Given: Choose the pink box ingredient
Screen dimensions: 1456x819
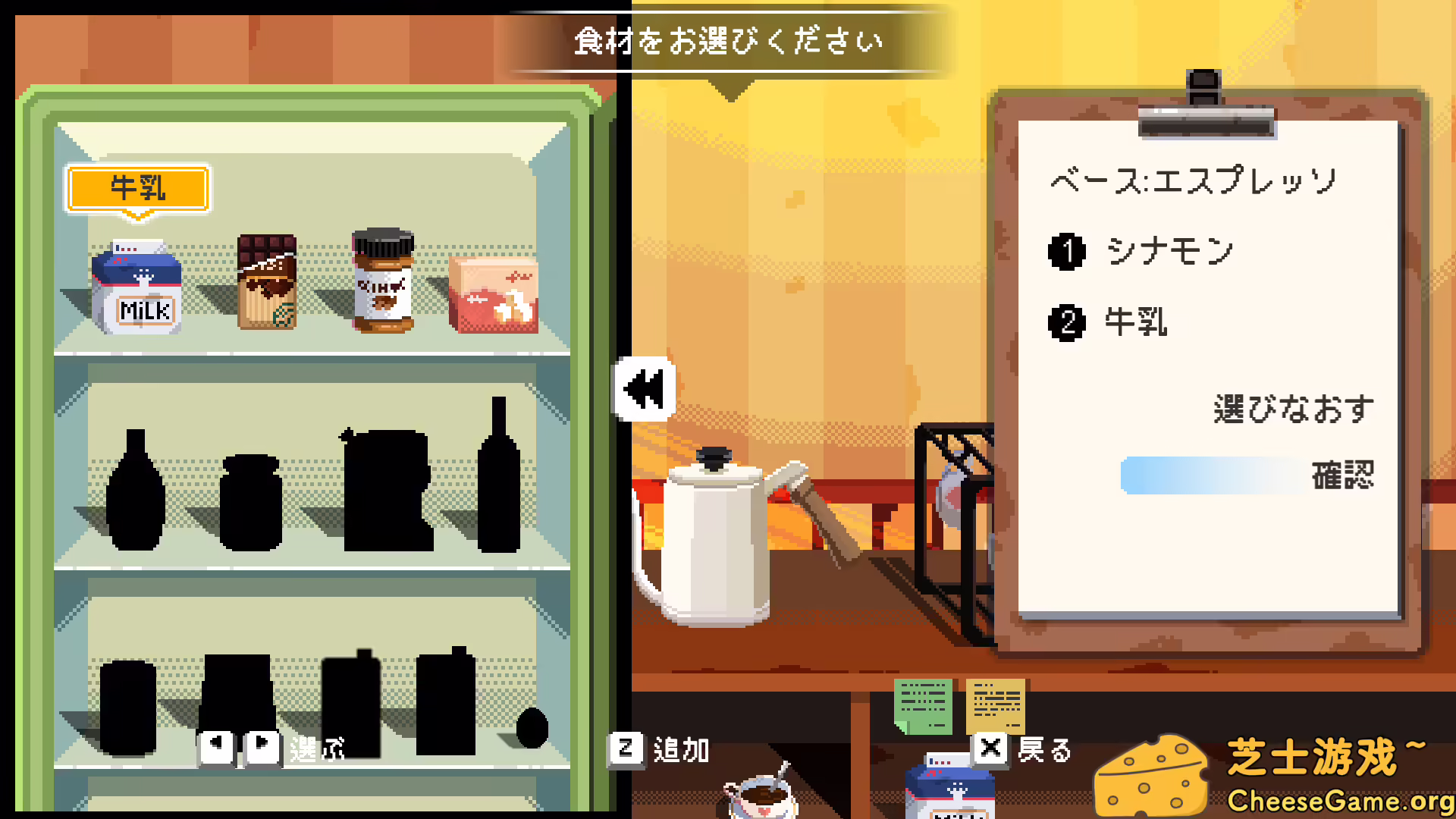Looking at the screenshot, I should 494,296.
